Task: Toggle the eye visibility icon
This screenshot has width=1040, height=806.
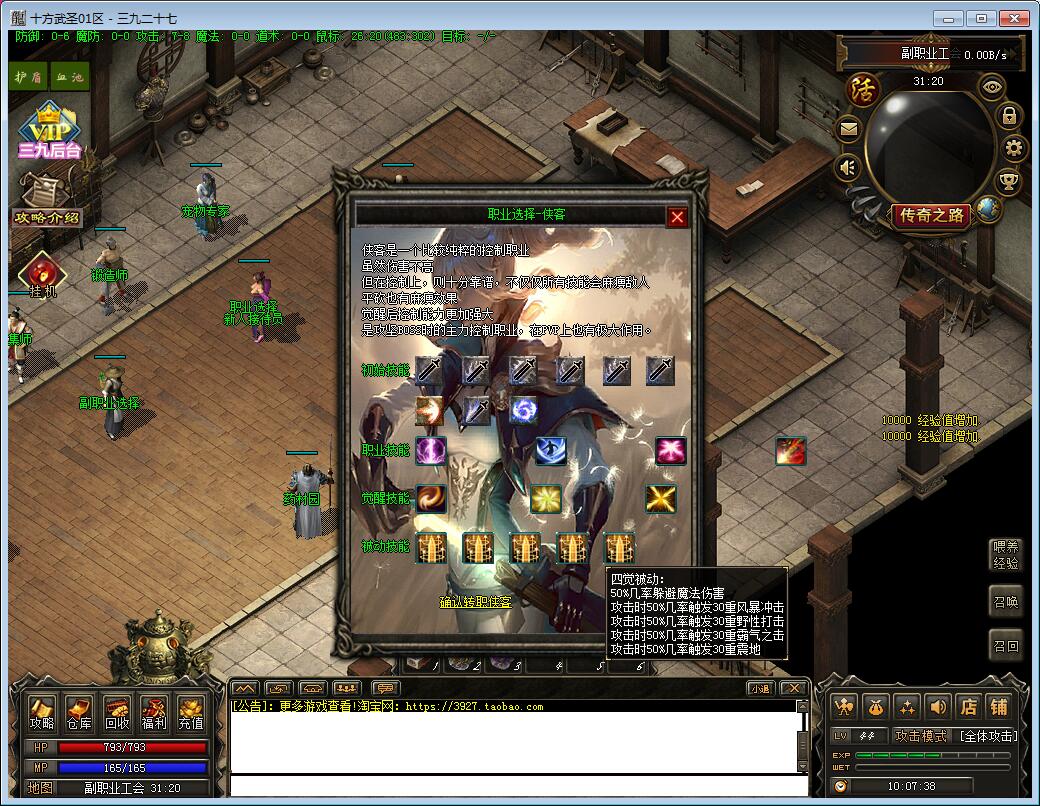Action: [992, 87]
